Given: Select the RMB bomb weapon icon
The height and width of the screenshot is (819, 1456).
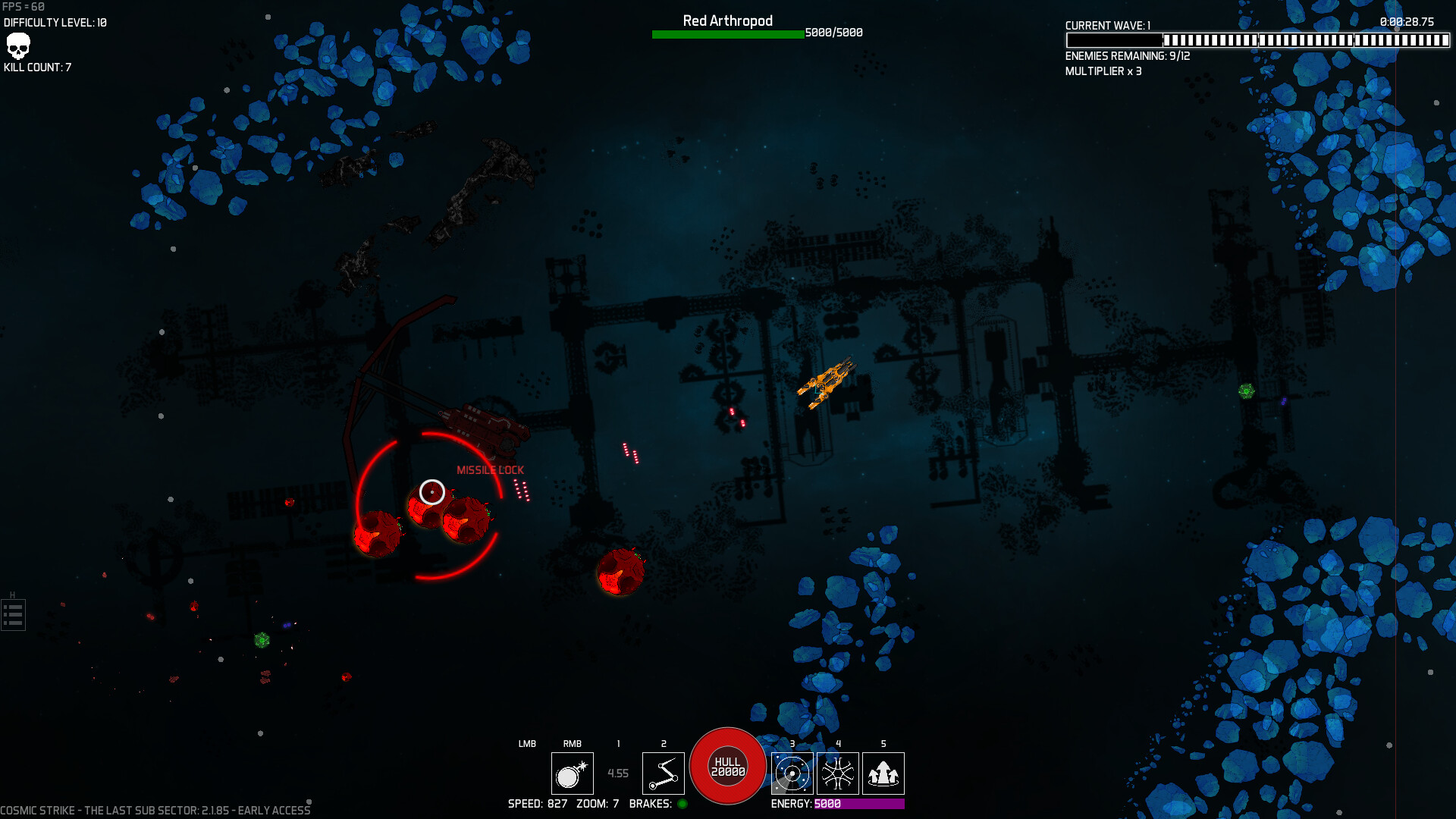Looking at the screenshot, I should click(x=573, y=773).
